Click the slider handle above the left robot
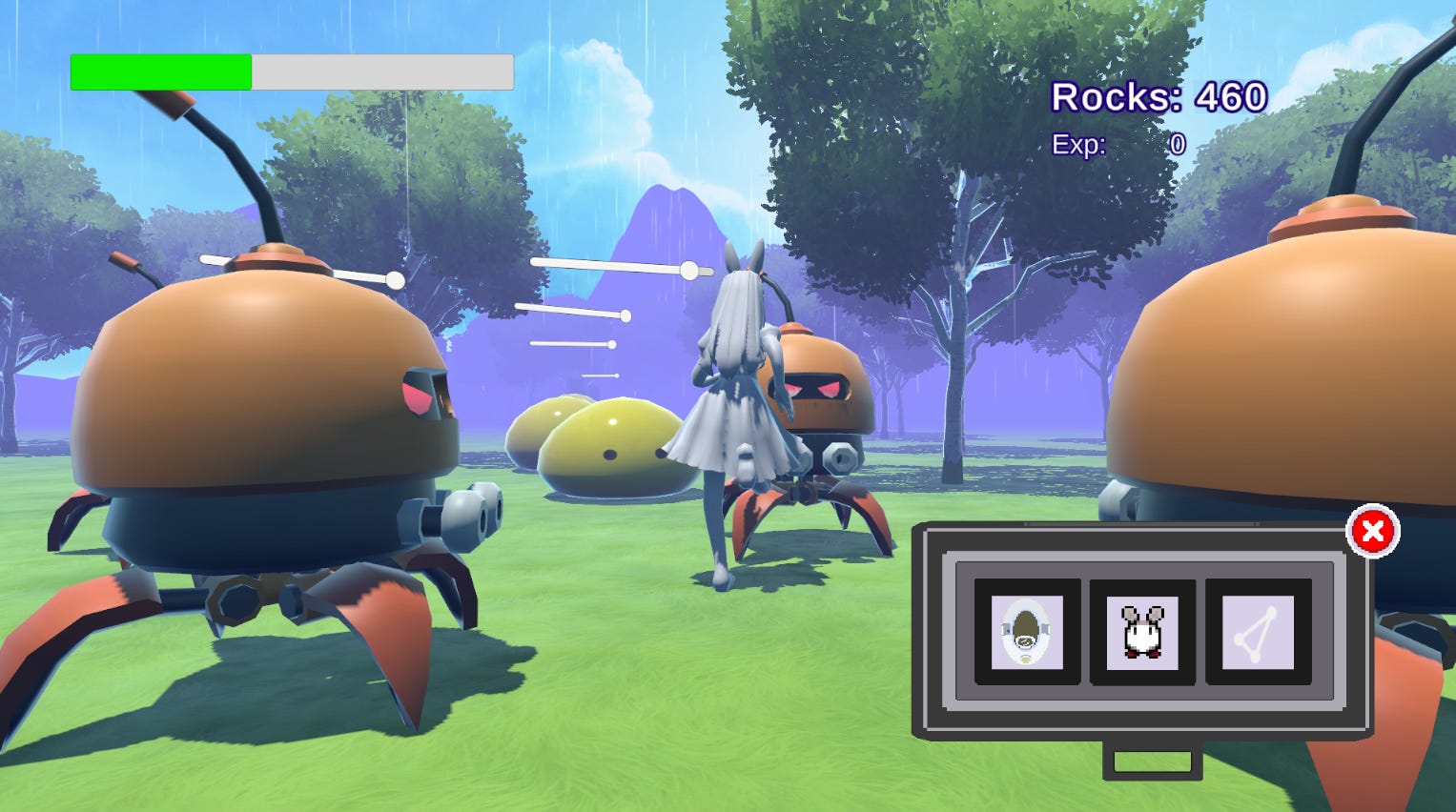The width and height of the screenshot is (1456, 812). (x=394, y=278)
